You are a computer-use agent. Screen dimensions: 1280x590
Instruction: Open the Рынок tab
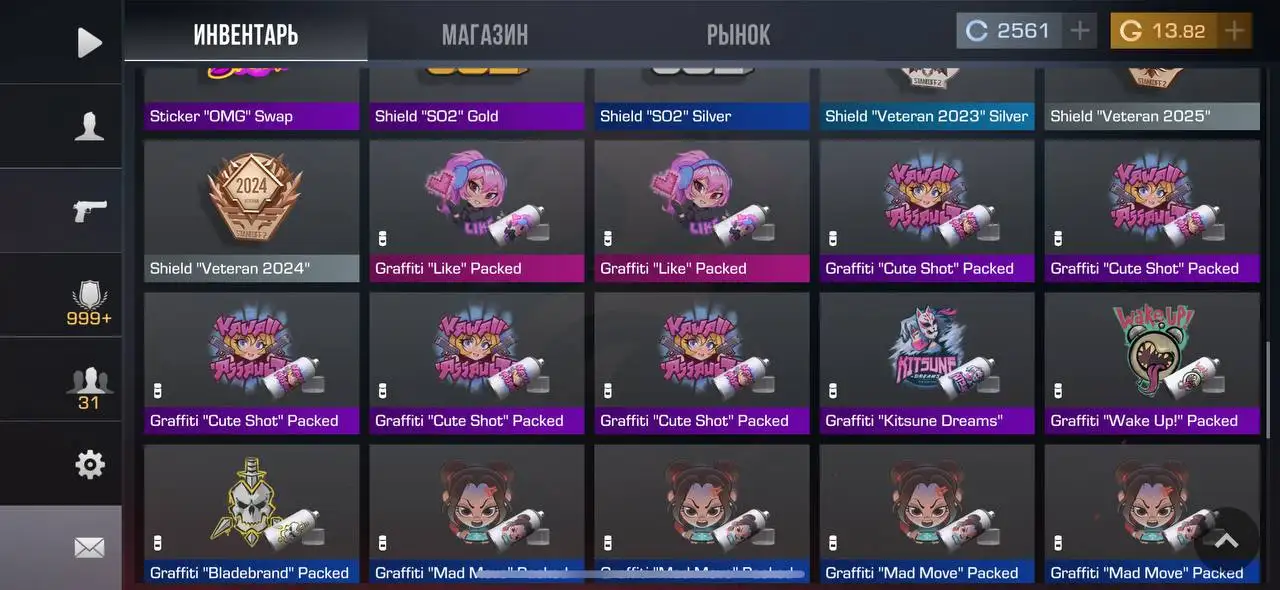pos(738,35)
